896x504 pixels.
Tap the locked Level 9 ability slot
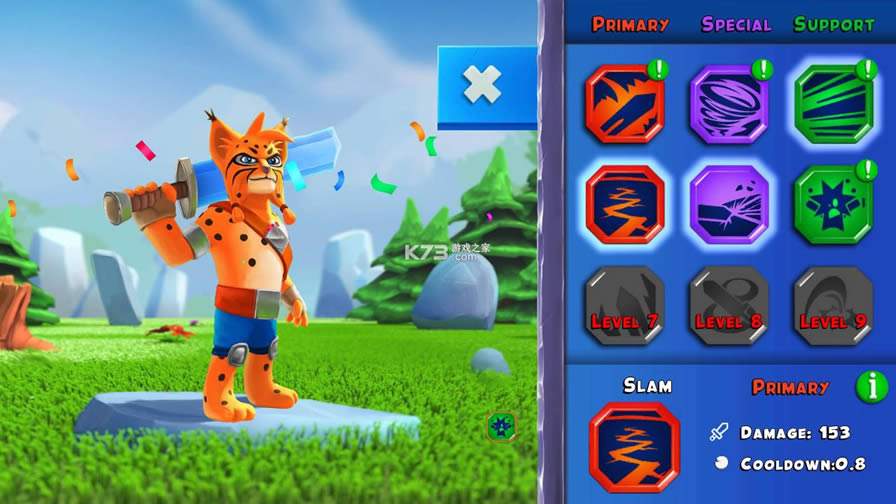pos(833,306)
